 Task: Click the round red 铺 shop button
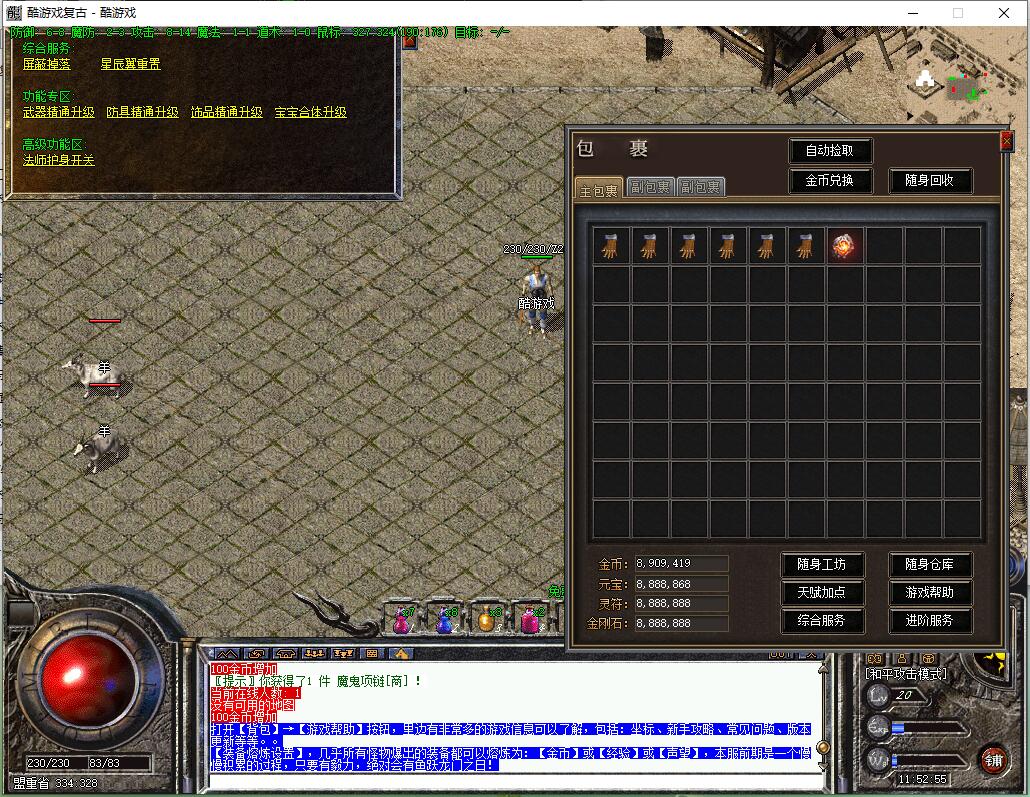[992, 758]
